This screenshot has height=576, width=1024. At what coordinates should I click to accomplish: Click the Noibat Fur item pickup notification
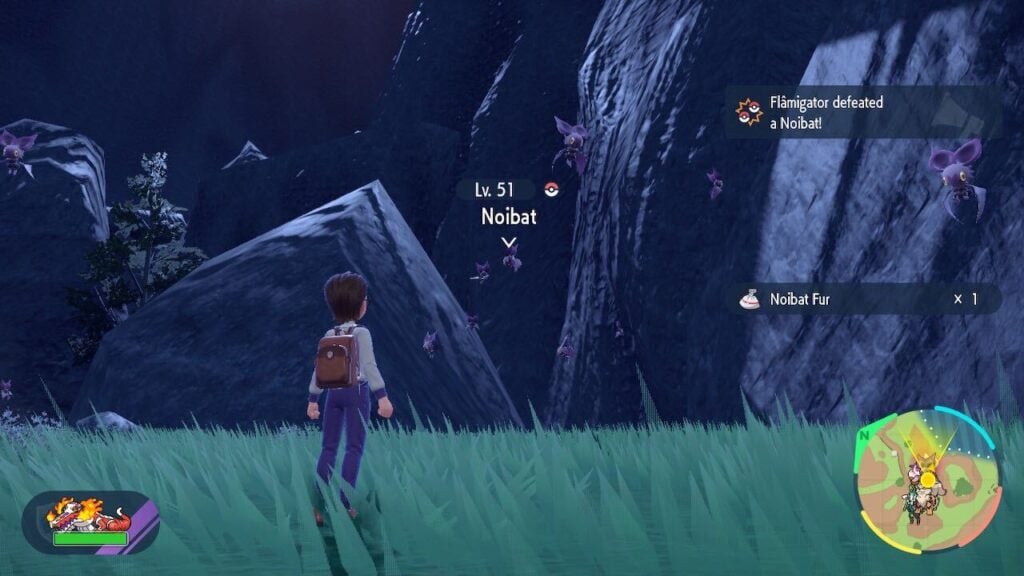click(x=864, y=298)
